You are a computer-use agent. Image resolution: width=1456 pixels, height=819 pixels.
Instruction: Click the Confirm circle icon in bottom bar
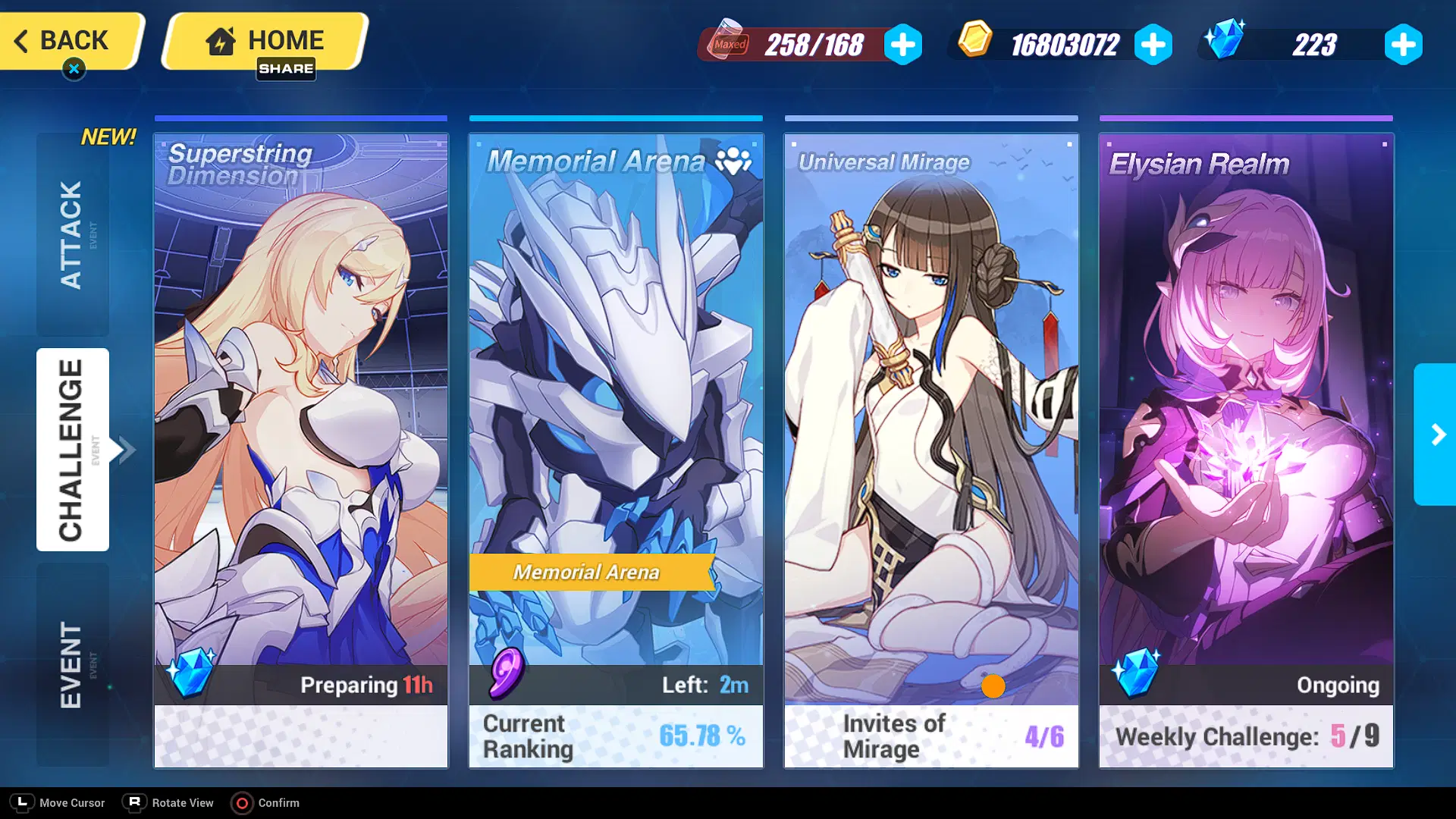click(x=243, y=803)
